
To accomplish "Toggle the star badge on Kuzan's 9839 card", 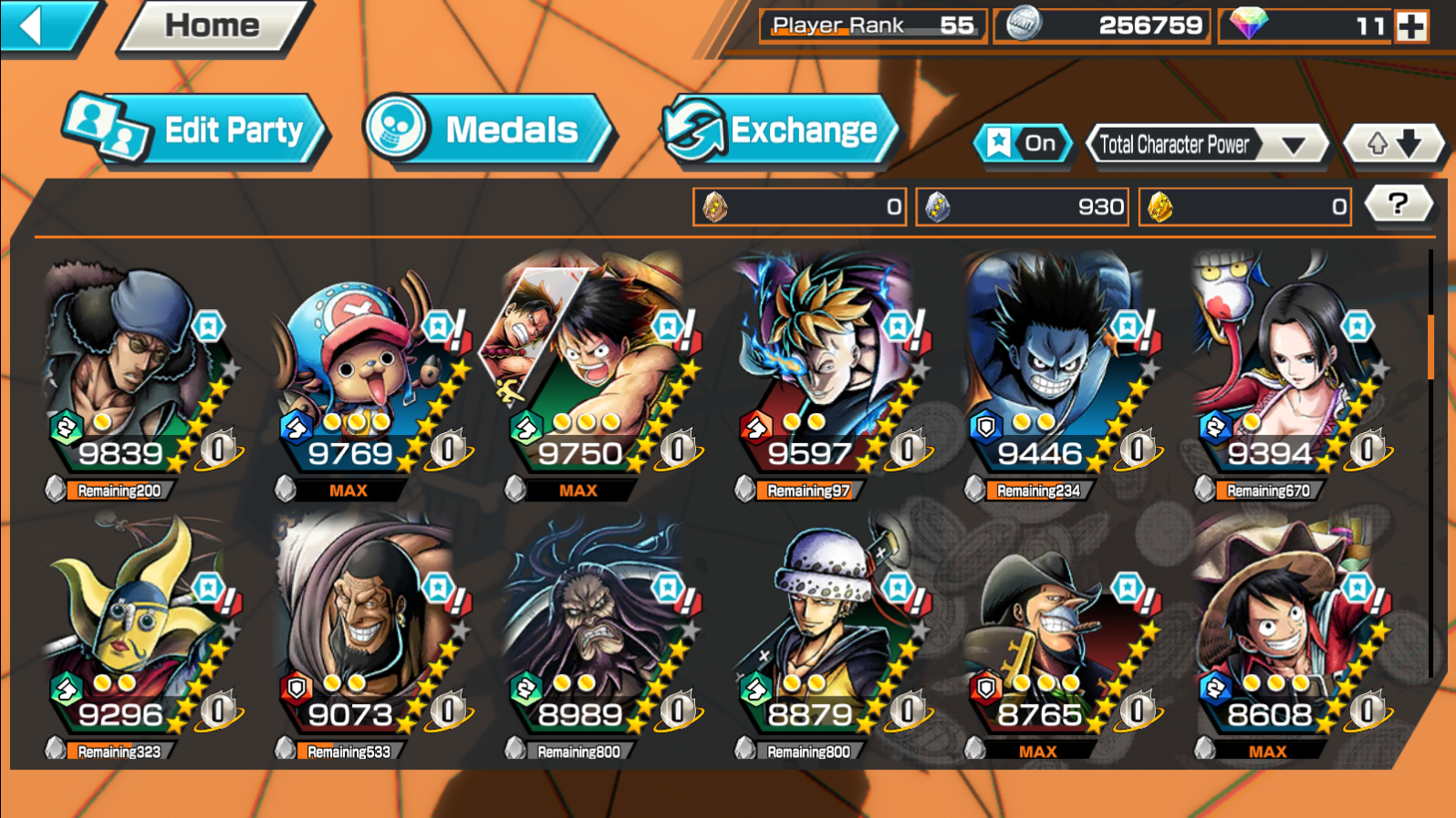I will 208,326.
